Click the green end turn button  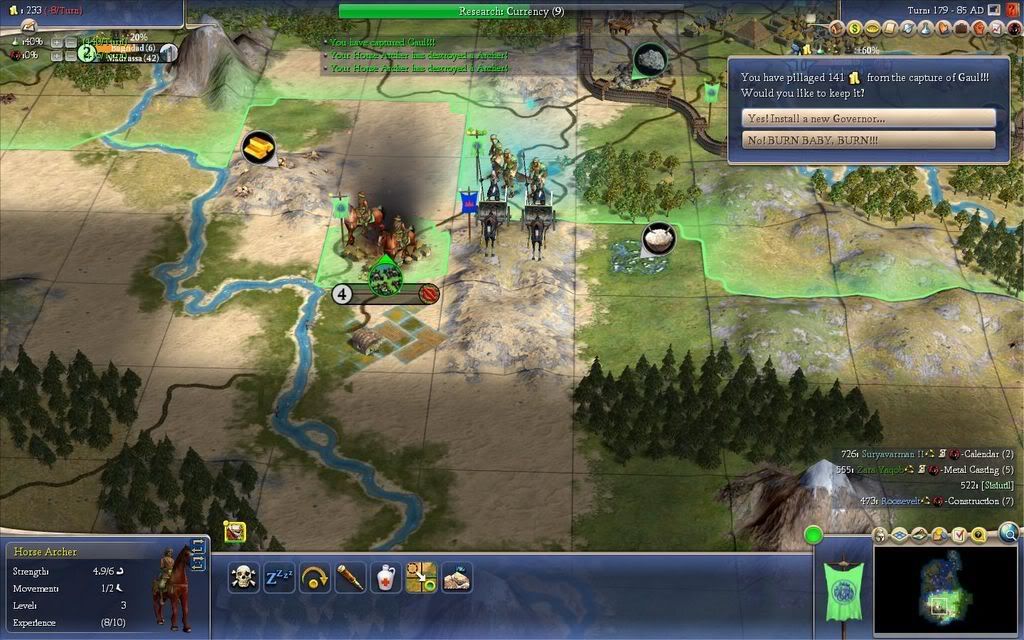point(813,535)
